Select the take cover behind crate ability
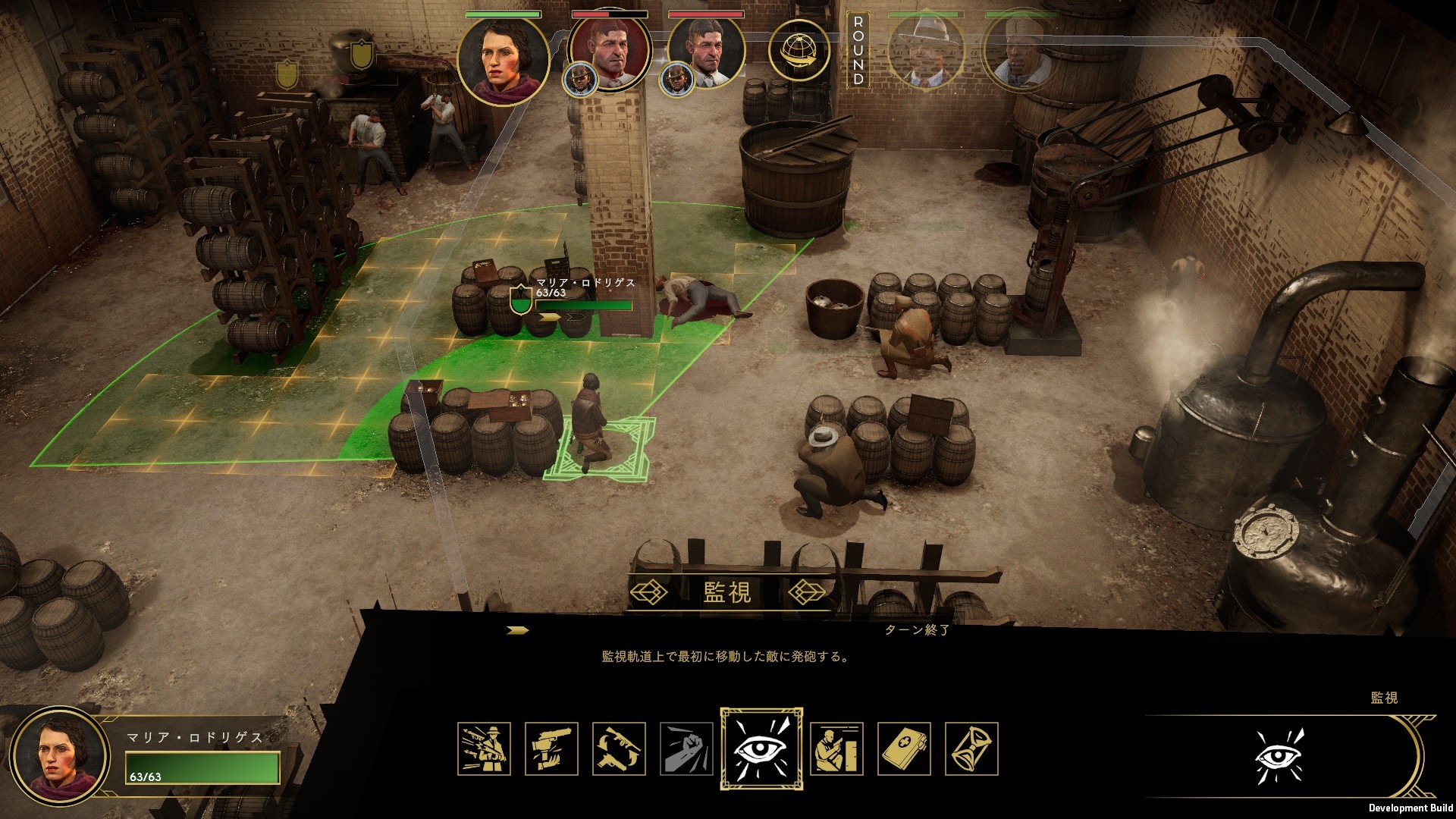 pos(836,749)
